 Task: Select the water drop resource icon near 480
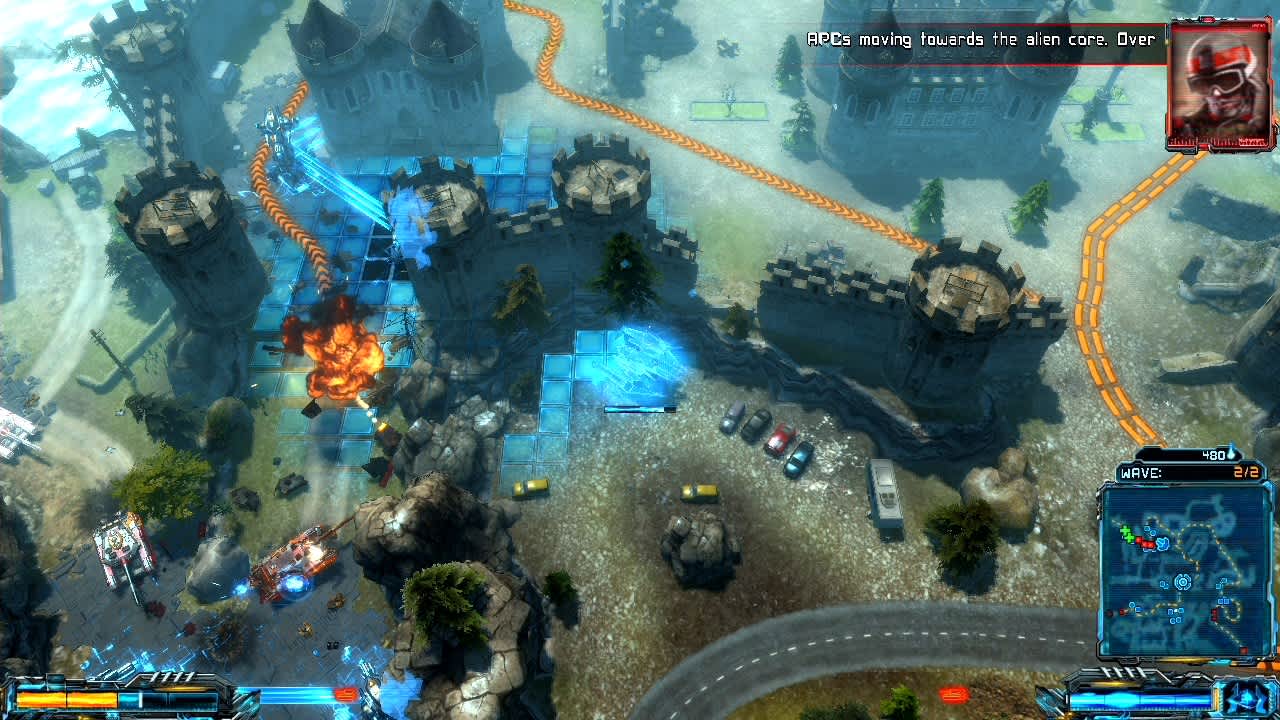(1232, 453)
